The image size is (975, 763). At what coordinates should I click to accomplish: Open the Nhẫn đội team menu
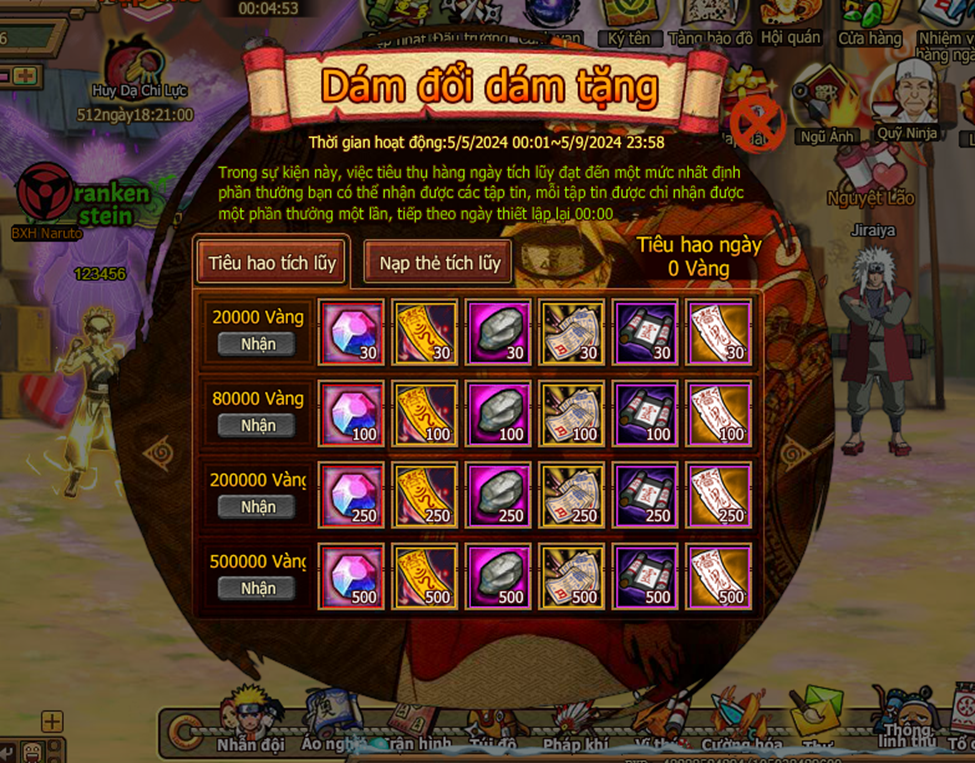click(249, 722)
